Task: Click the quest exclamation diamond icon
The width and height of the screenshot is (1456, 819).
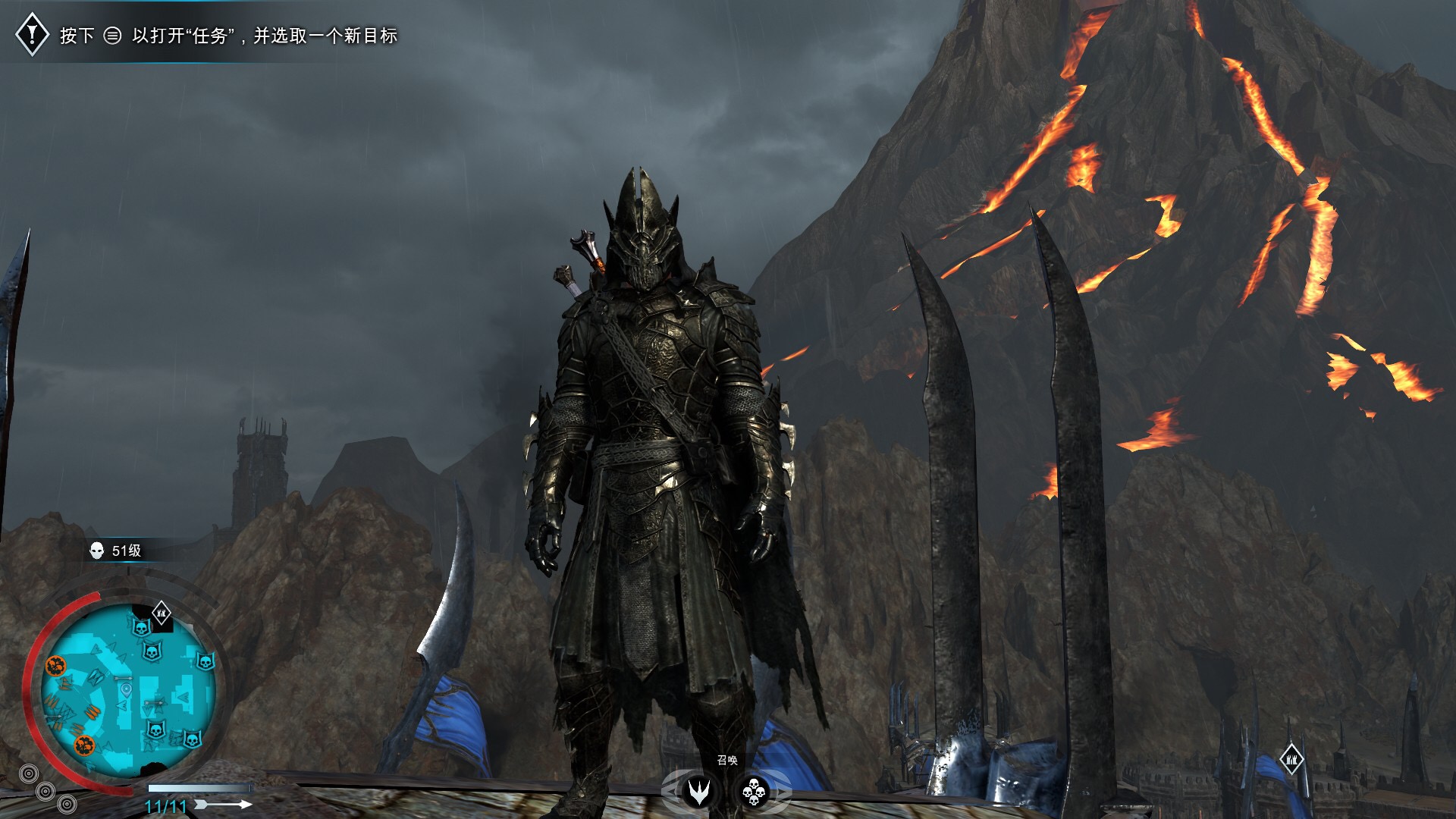Action: point(33,34)
